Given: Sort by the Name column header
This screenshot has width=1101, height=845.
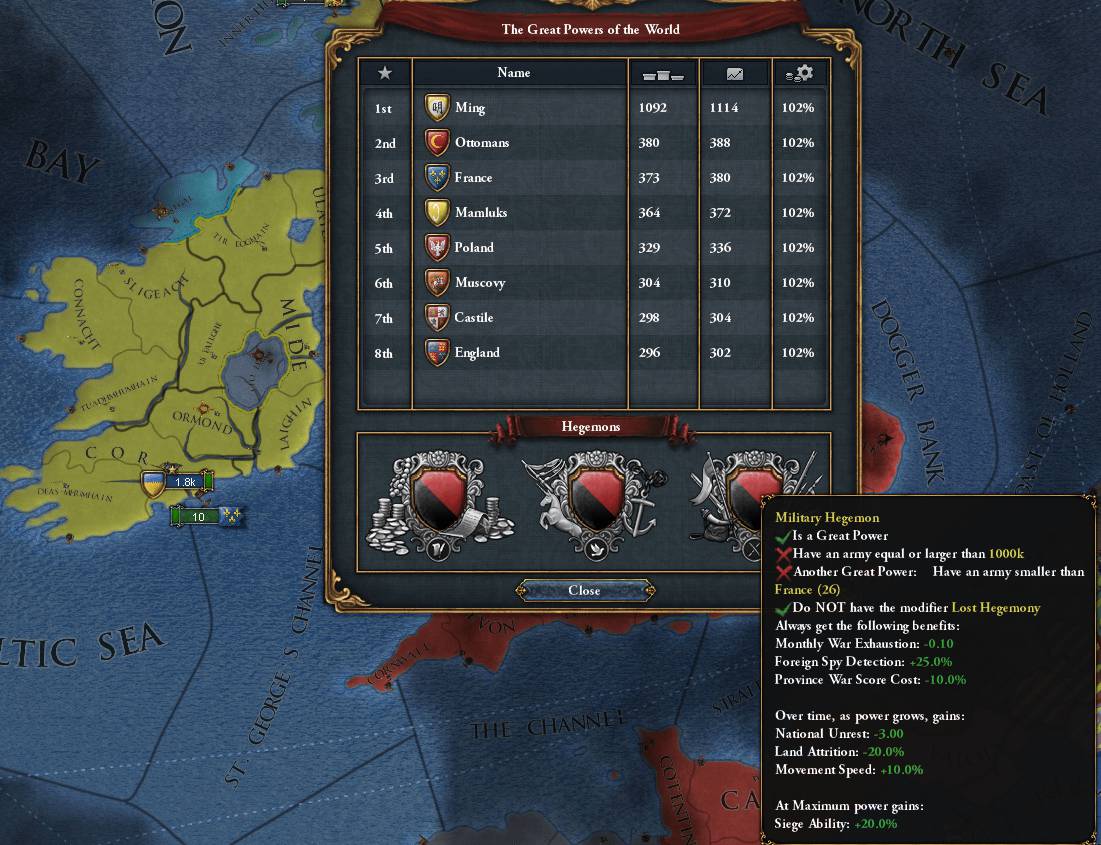Looking at the screenshot, I should pyautogui.click(x=514, y=73).
